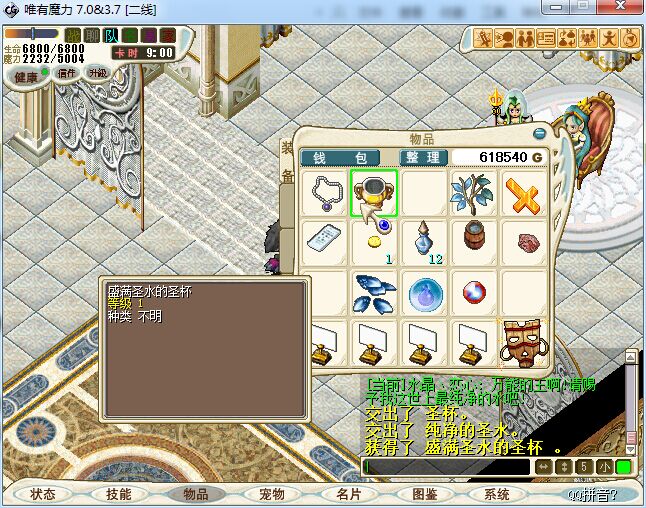
Task: Open the 名片 name card menu
Action: (348, 494)
